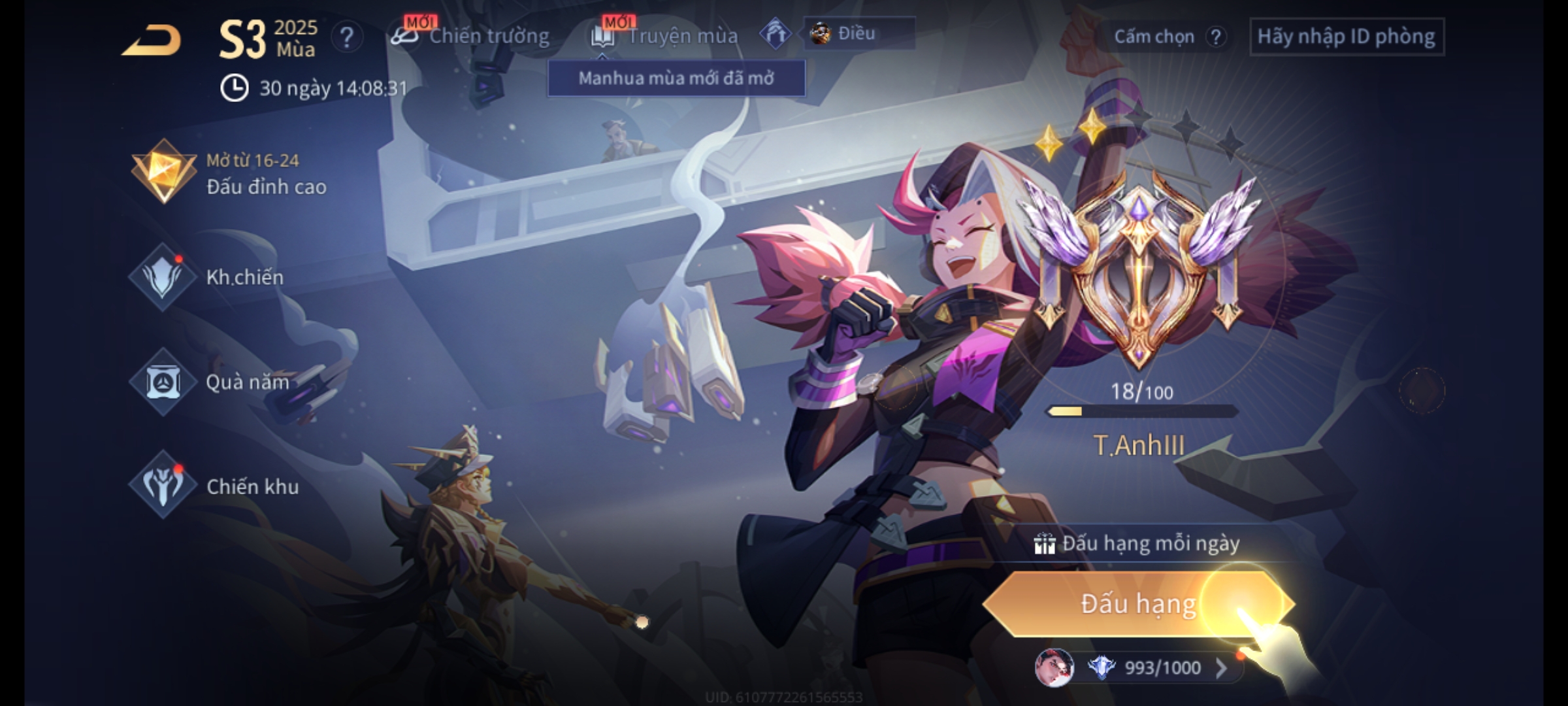
Task: Open the Cấm chọn help info
Action: point(1215,37)
